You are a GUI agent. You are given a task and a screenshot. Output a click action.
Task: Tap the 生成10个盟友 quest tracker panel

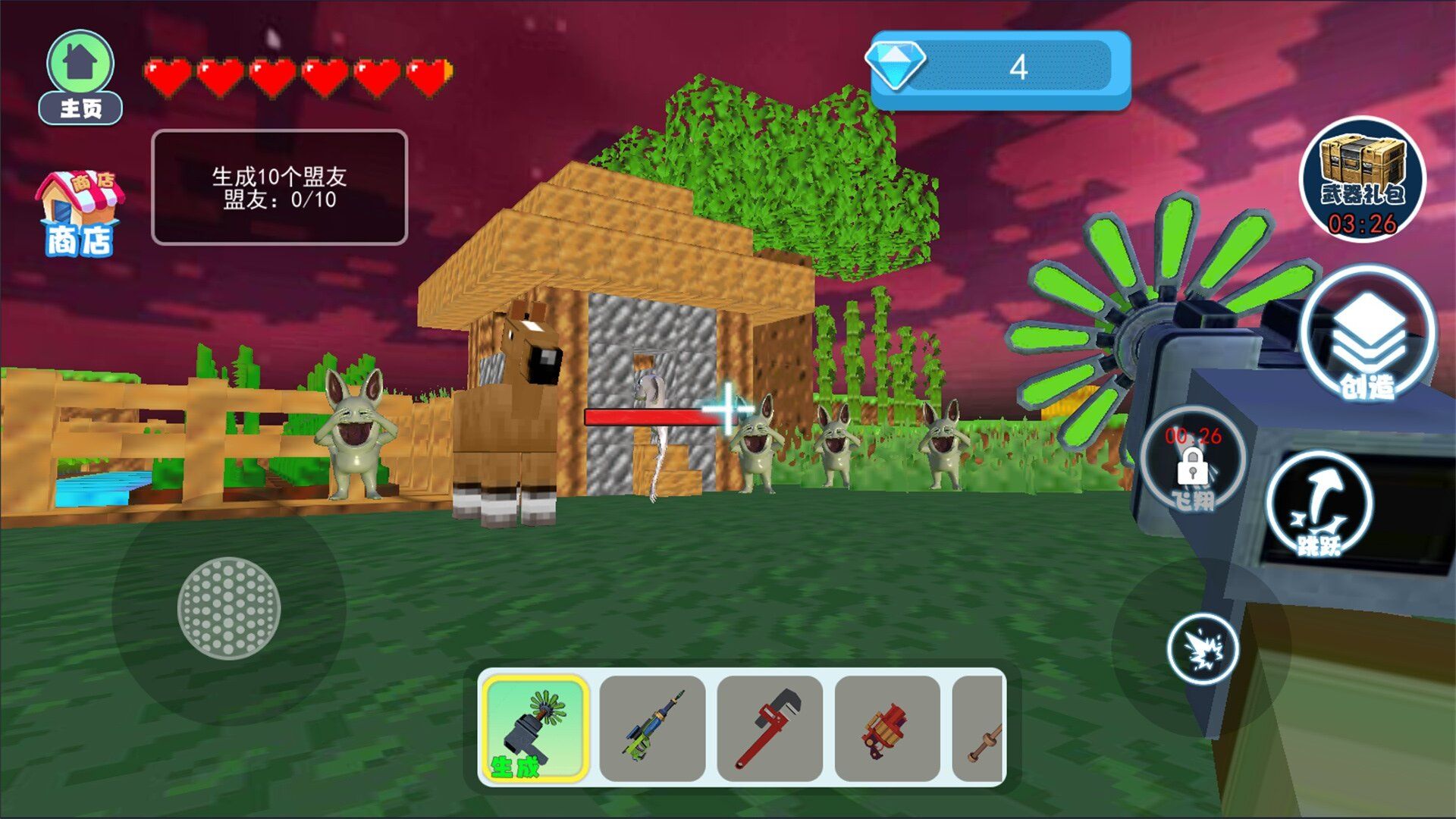(x=279, y=187)
